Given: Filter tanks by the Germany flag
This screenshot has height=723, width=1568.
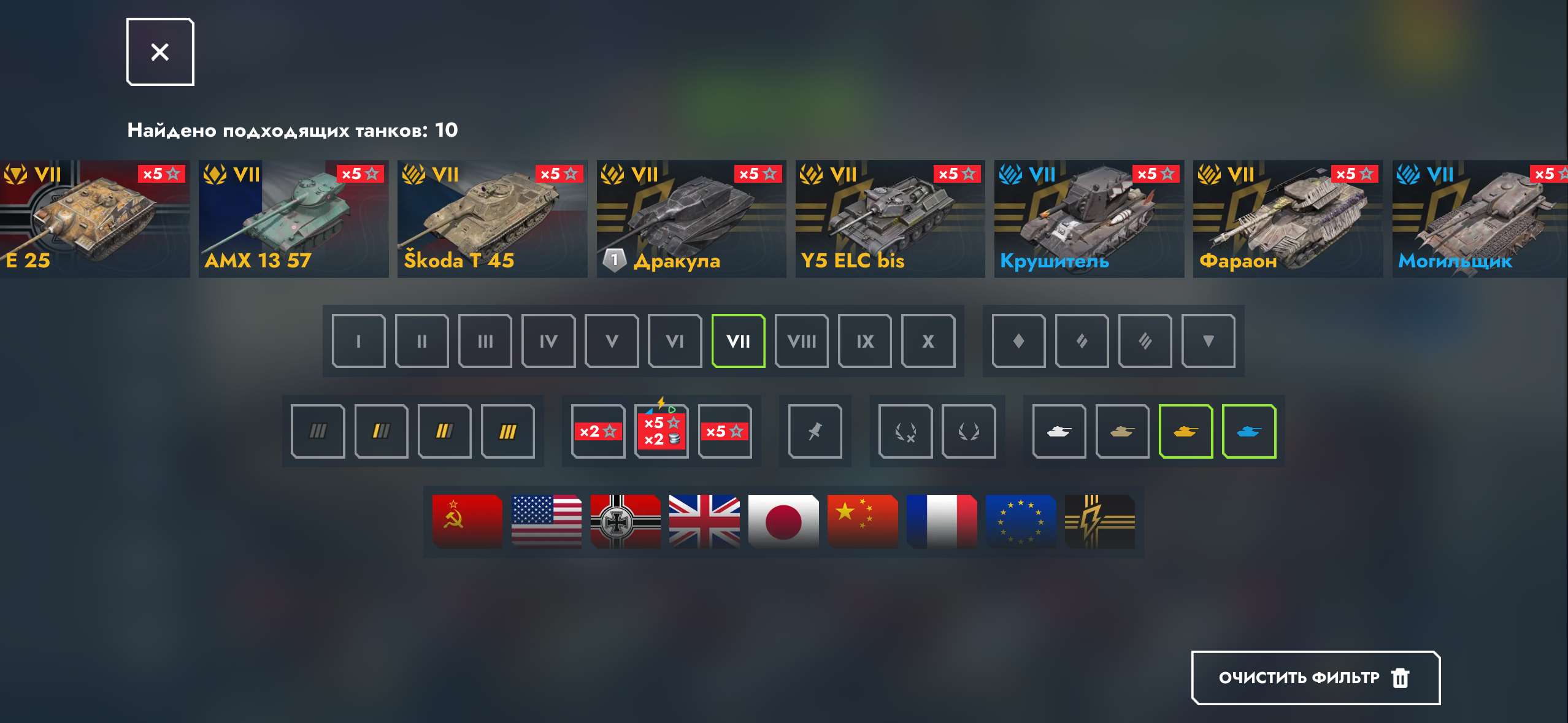Looking at the screenshot, I should pos(625,521).
